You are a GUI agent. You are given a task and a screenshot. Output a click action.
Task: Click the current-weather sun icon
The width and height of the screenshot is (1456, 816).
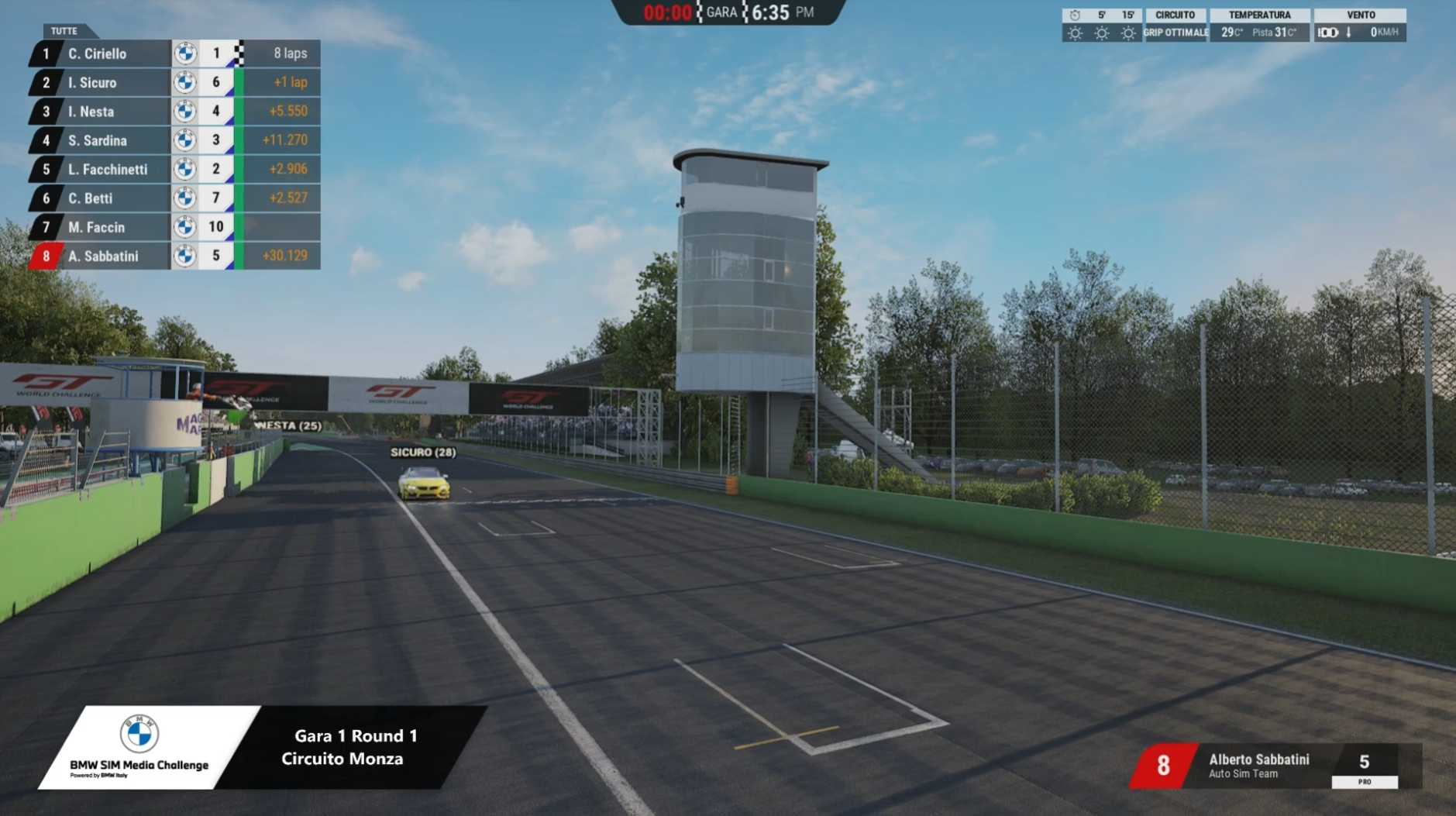[x=1076, y=32]
